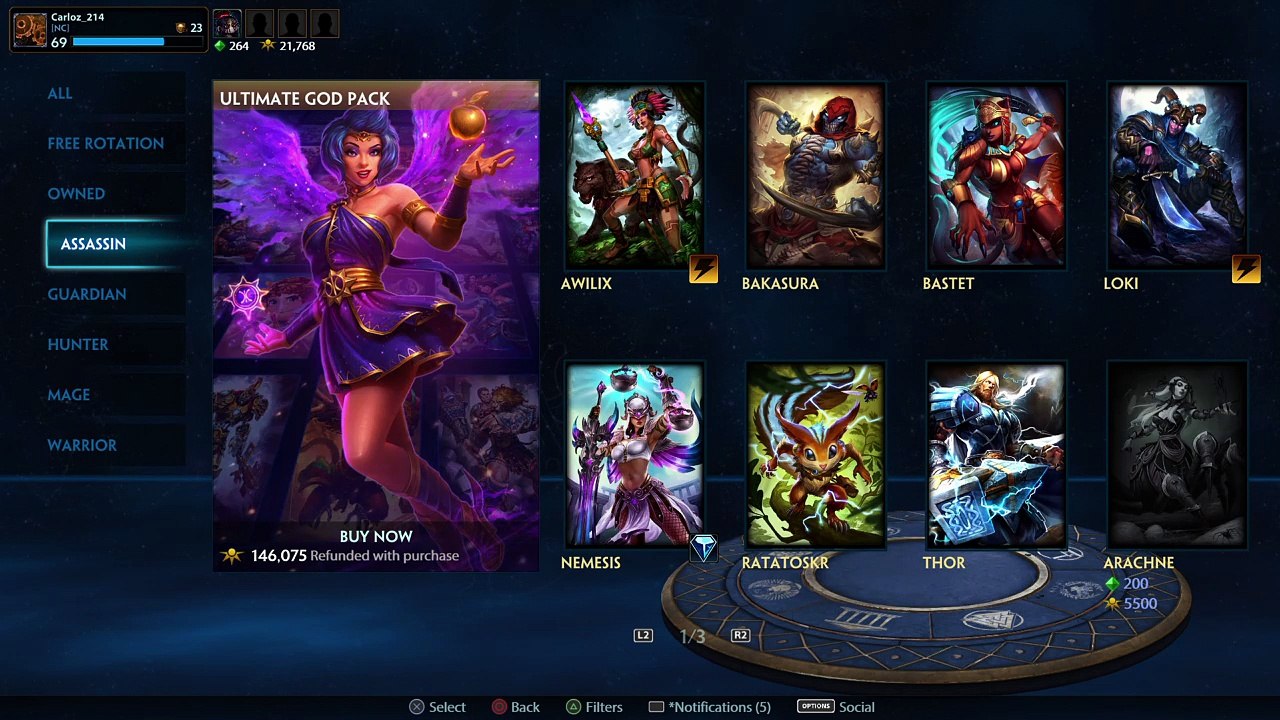1280x720 pixels.
Task: Select the Assassin class tab
Action: [93, 244]
